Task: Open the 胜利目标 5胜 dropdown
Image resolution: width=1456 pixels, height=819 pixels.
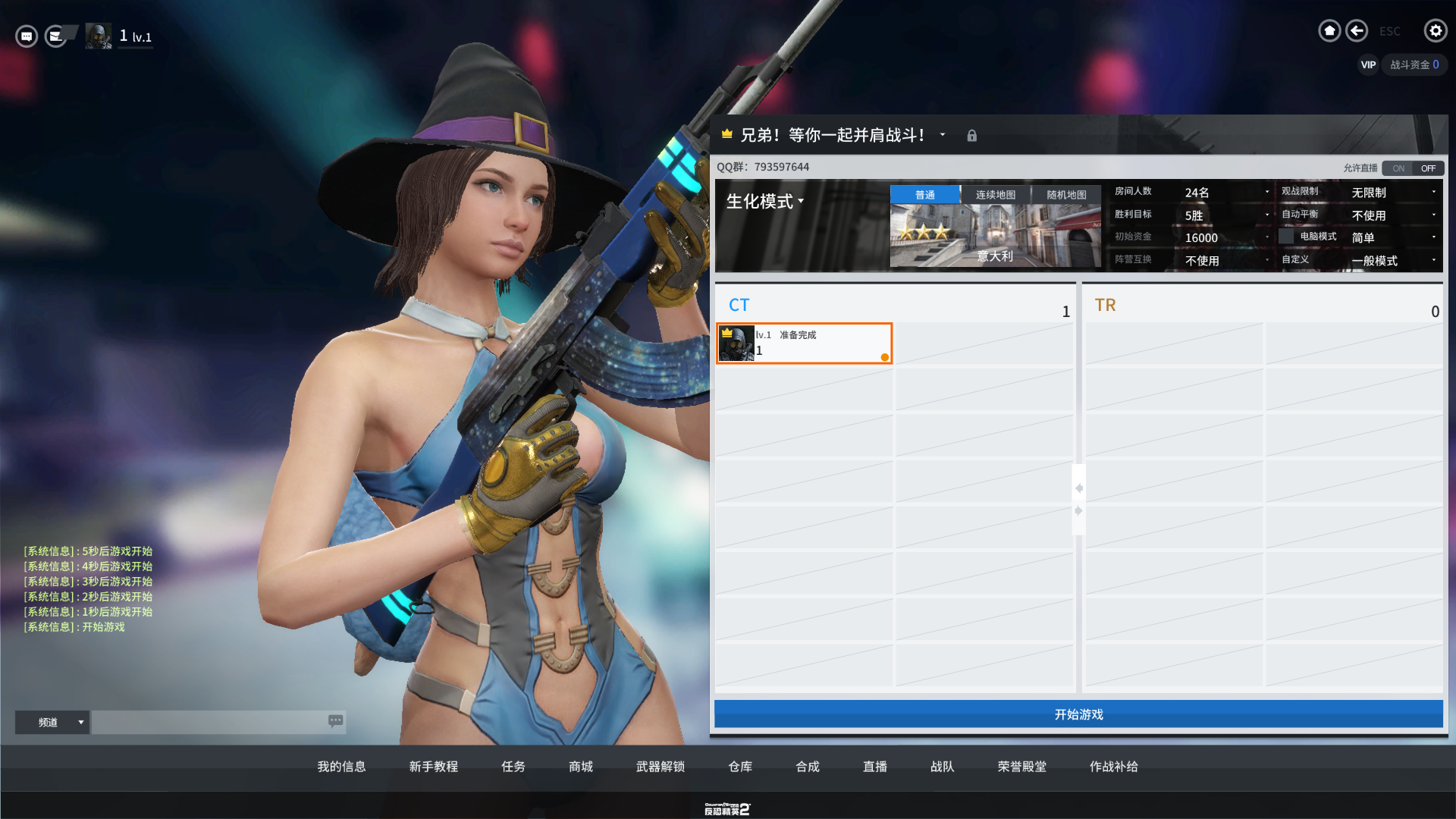Action: coord(1226,215)
